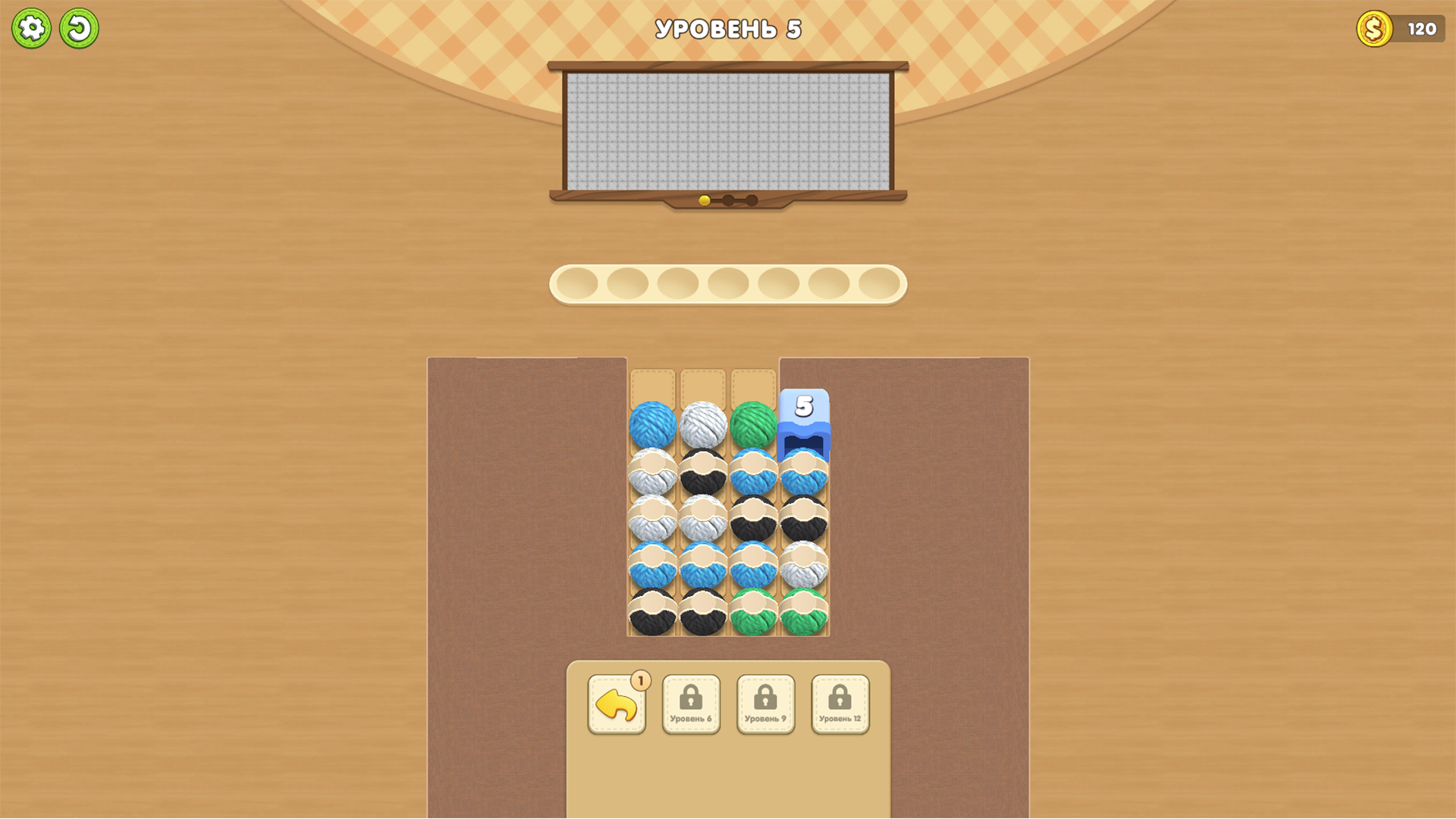This screenshot has width=1456, height=819.
Task: Pick the blue yarn ball in the top row
Action: tap(655, 422)
